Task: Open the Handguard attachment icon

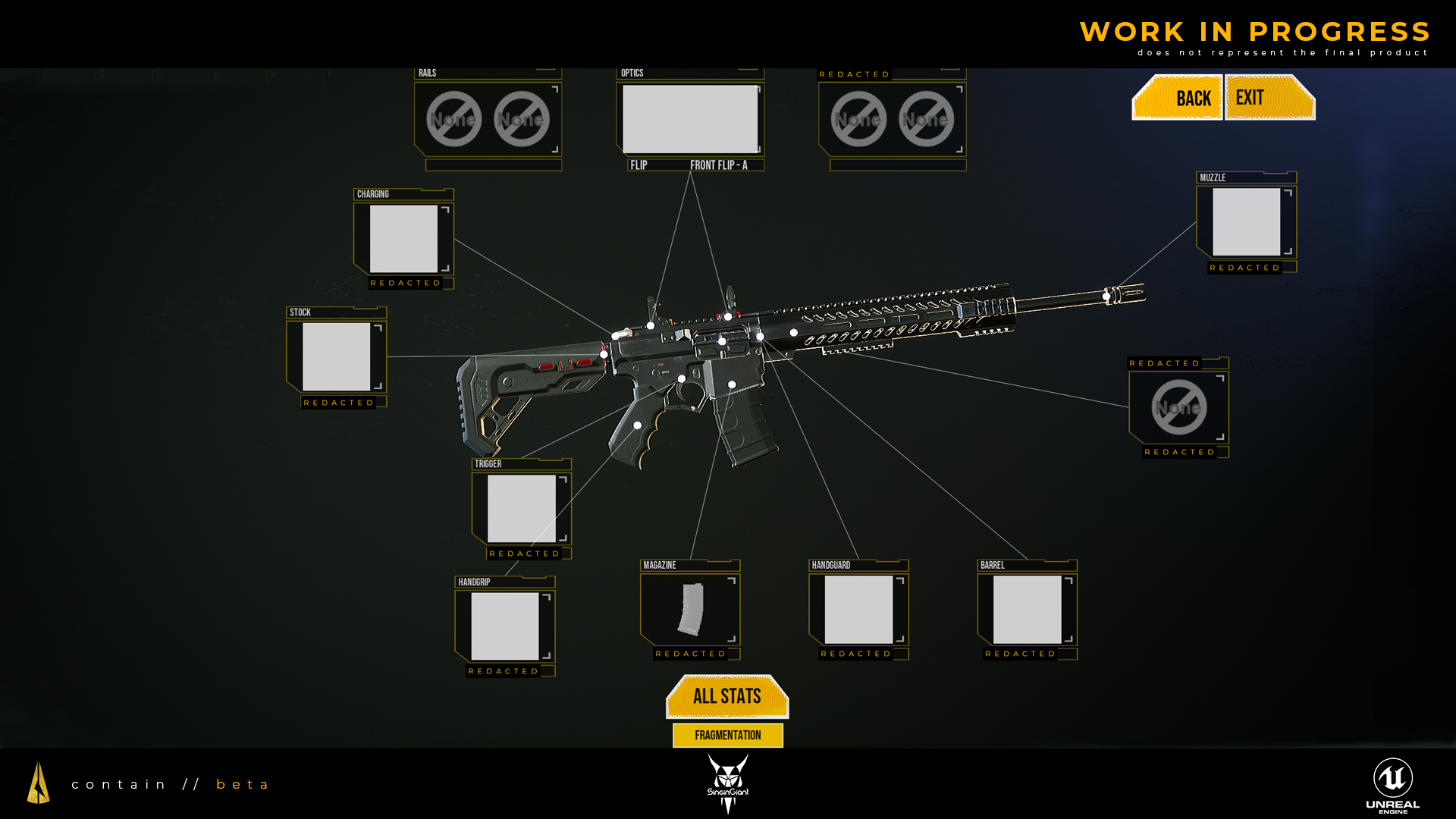Action: coord(858,610)
